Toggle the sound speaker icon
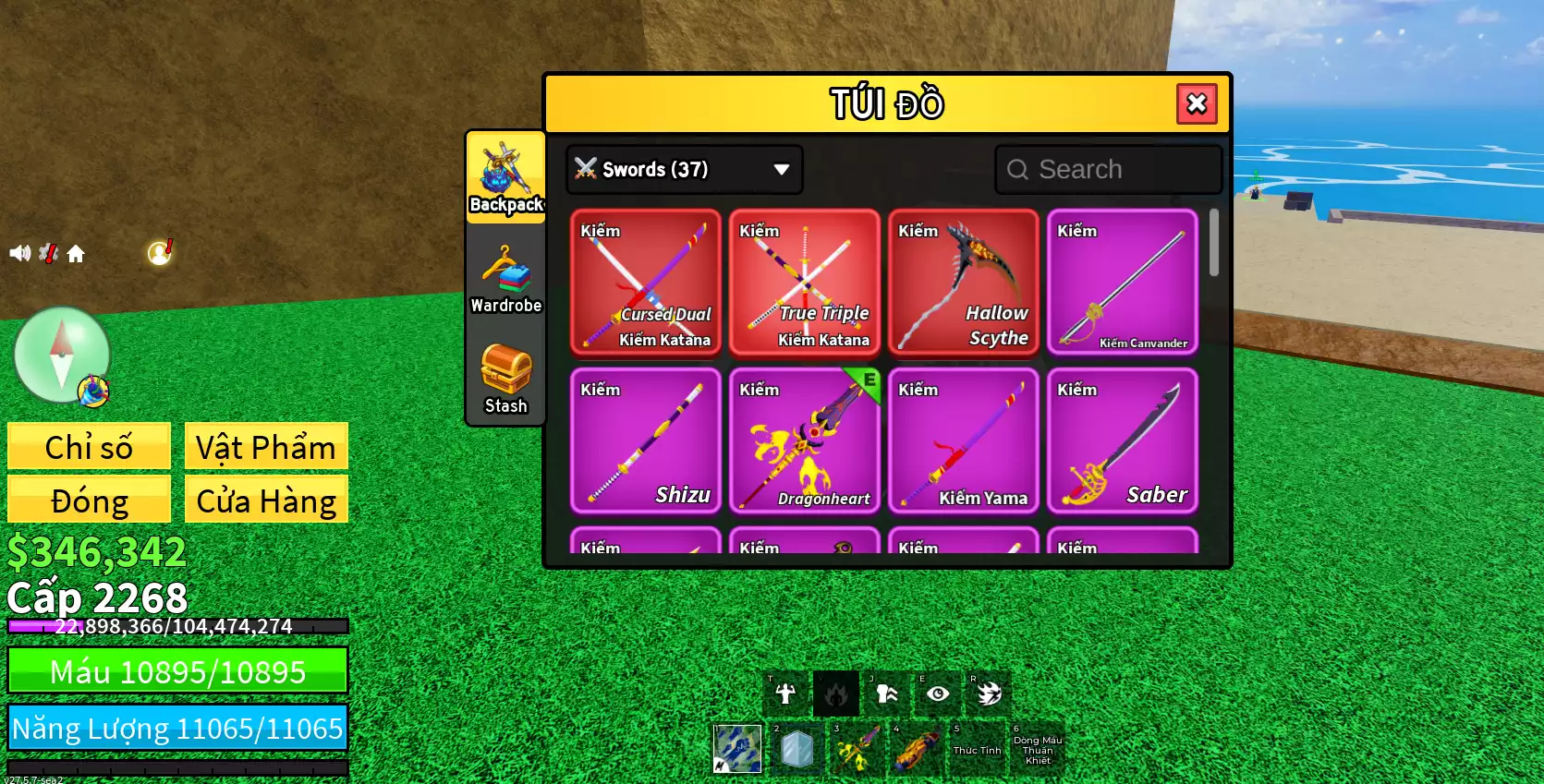This screenshot has height=784, width=1544. coord(20,253)
